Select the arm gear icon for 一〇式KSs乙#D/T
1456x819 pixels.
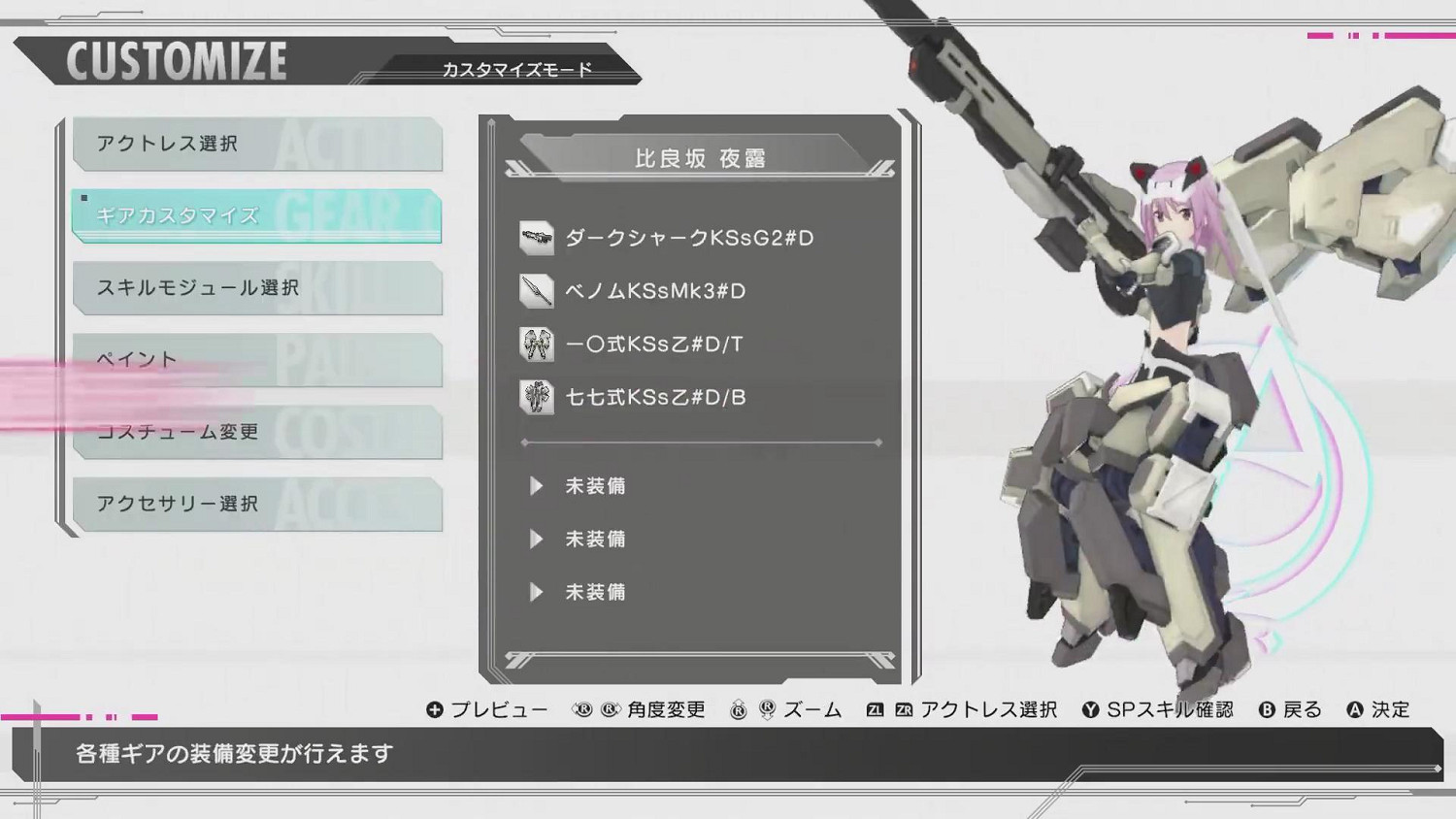(x=539, y=344)
